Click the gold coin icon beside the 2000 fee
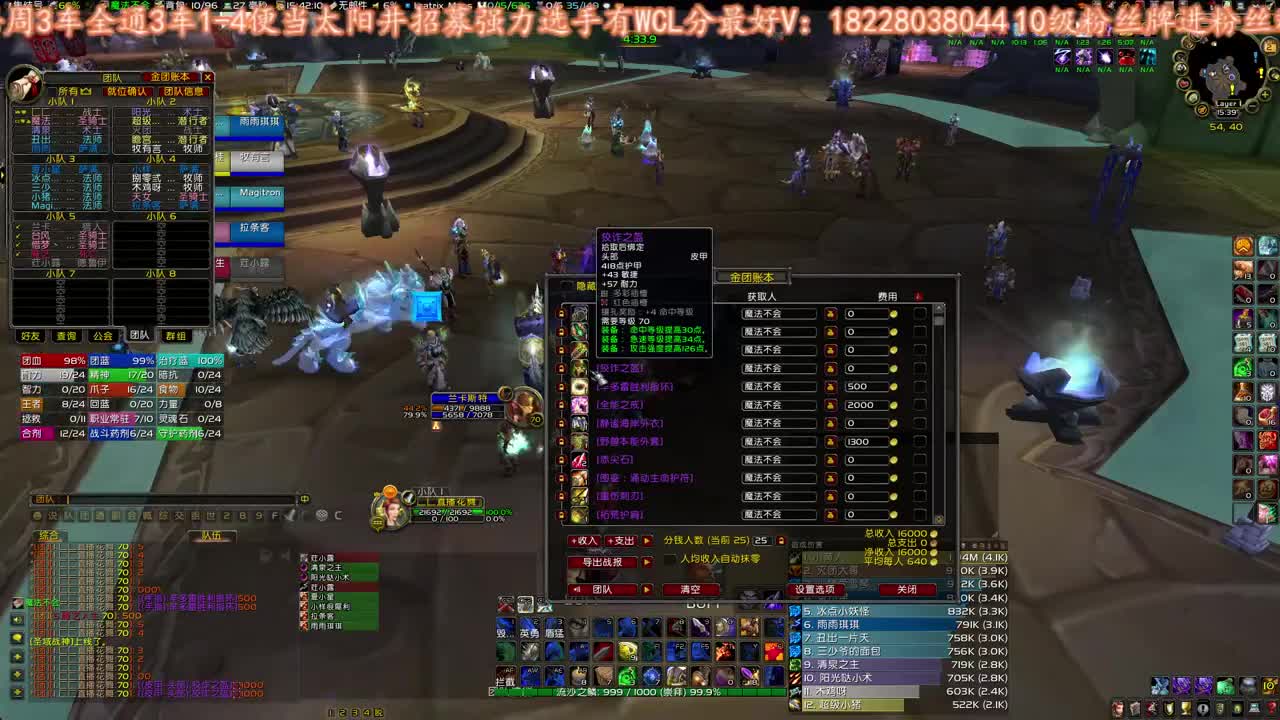Viewport: 1280px width, 720px height. (x=895, y=404)
